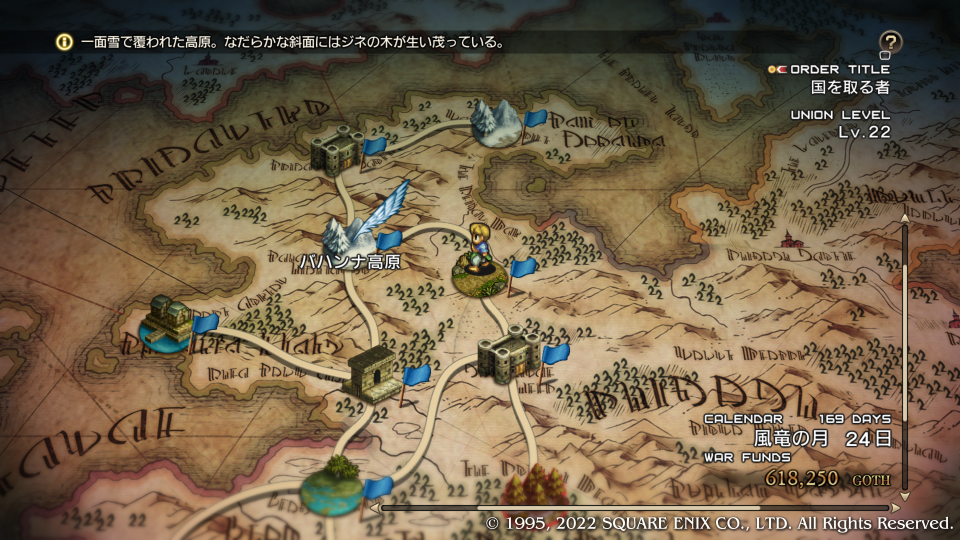This screenshot has width=960, height=540.
Task: Click the horizontal map scrollbar's left arrow
Action: pos(375,507)
